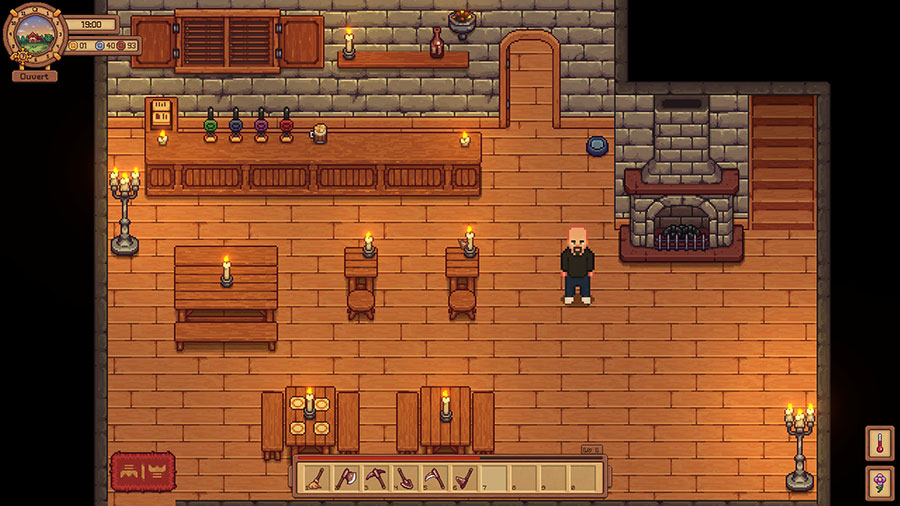900x506 pixels.
Task: Open the thermometer temperature panel
Action: point(879,443)
